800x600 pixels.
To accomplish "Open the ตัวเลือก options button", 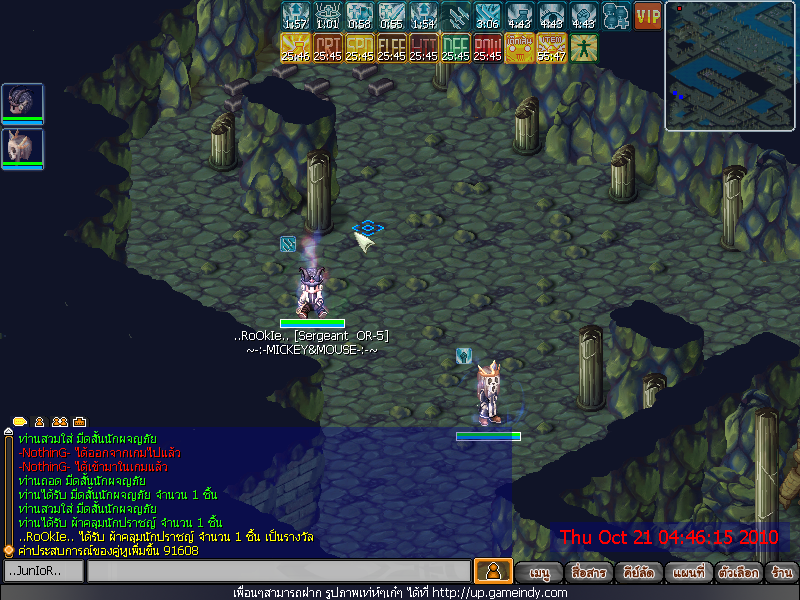I will pos(736,573).
